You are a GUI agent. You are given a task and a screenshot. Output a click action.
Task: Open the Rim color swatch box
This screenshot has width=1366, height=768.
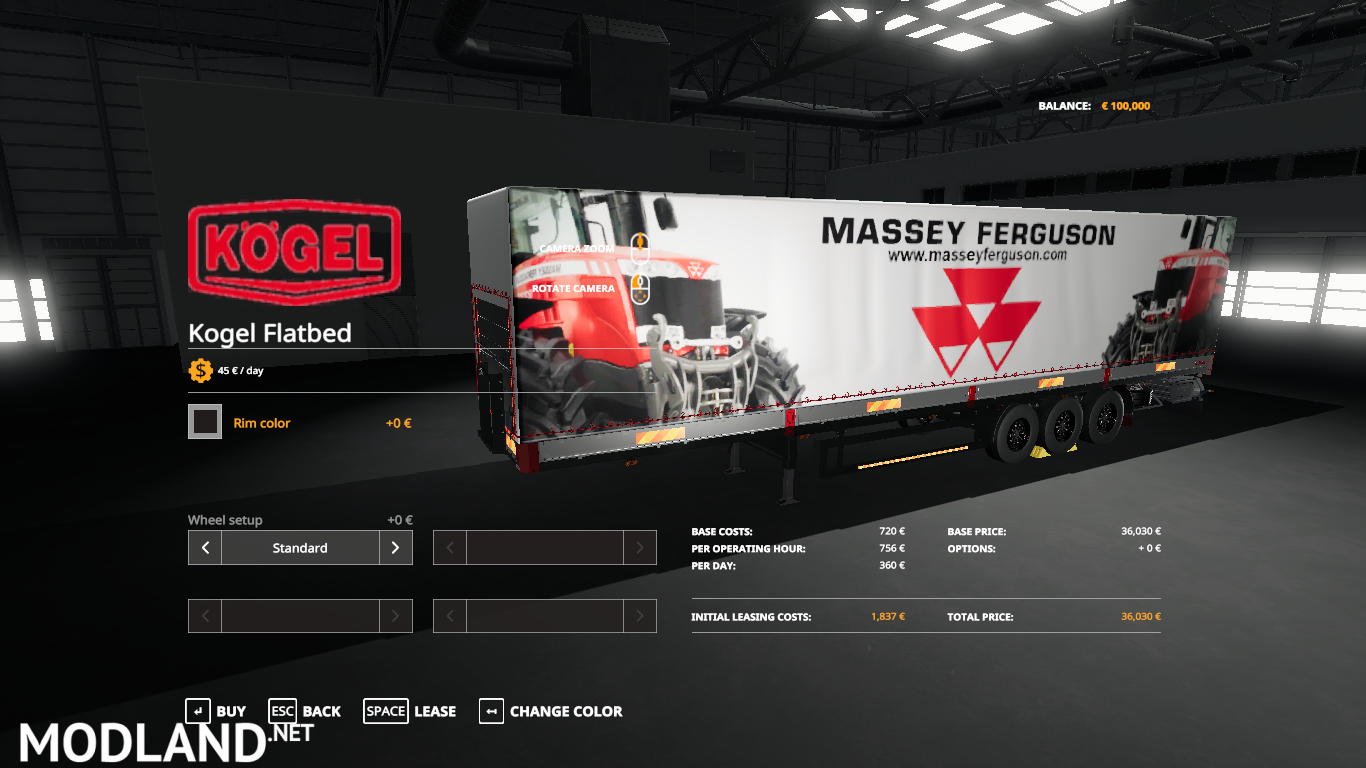[204, 421]
